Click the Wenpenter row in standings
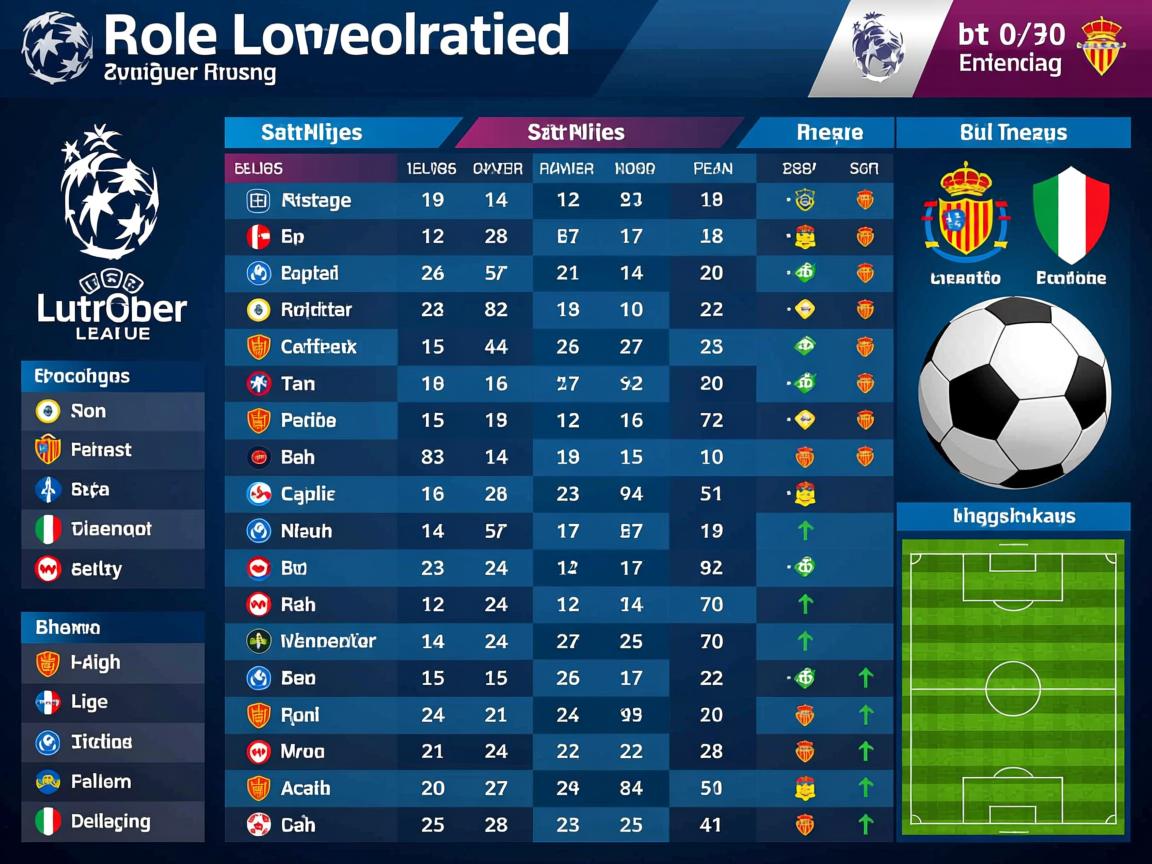This screenshot has width=1152, height=864. pyautogui.click(x=328, y=641)
